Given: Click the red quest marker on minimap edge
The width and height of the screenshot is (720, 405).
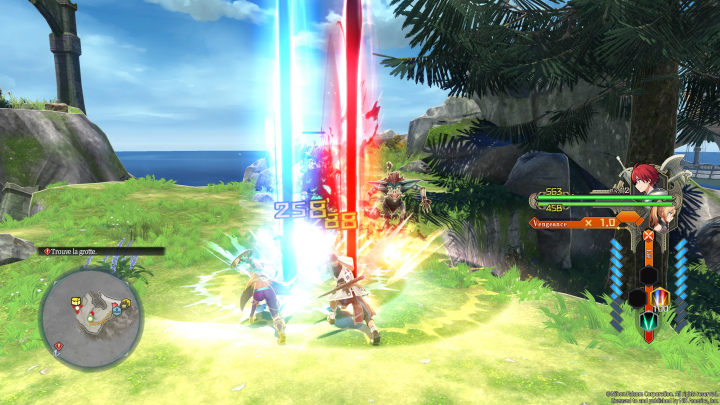Looking at the screenshot, I should [x=59, y=346].
